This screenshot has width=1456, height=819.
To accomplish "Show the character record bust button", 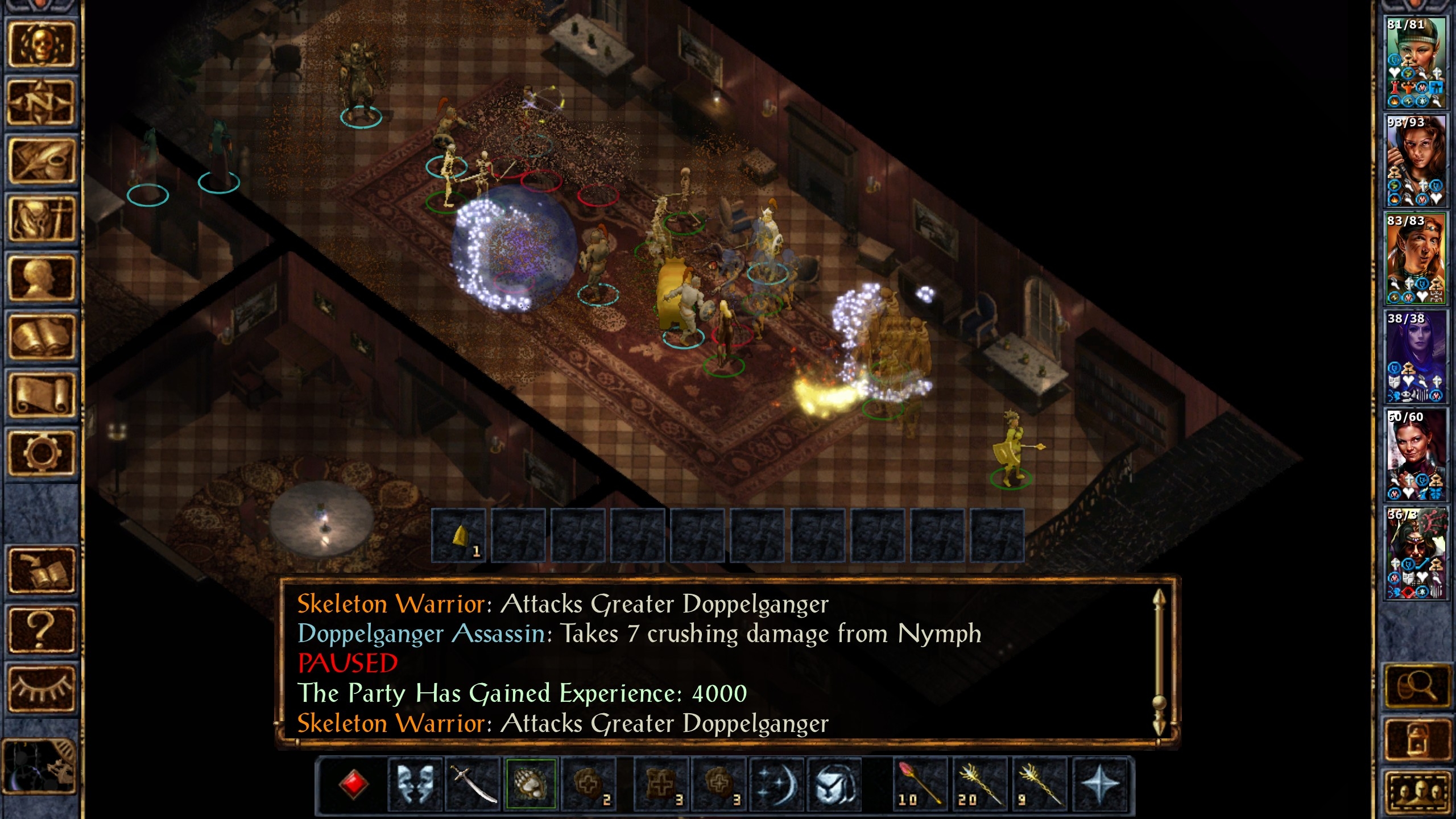I will click(x=41, y=278).
